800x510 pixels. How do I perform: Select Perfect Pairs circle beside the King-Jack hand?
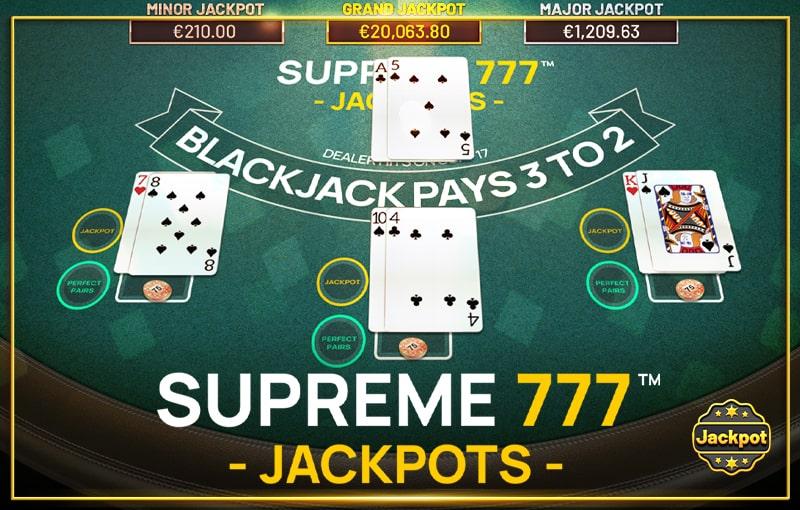click(x=612, y=284)
